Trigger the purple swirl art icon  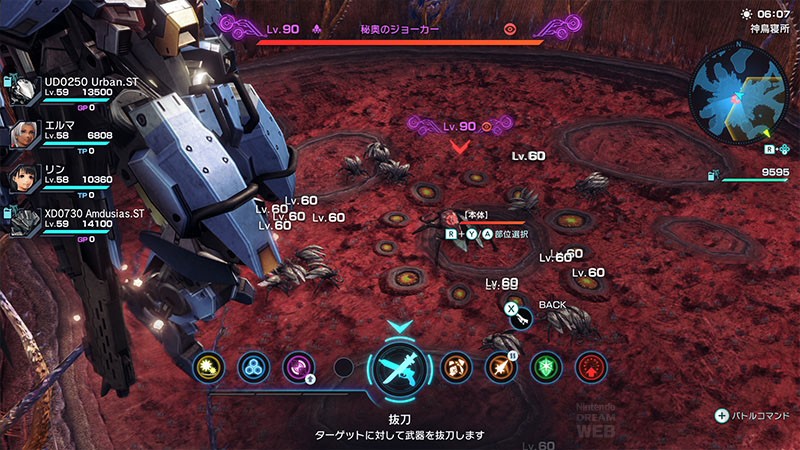point(298,367)
